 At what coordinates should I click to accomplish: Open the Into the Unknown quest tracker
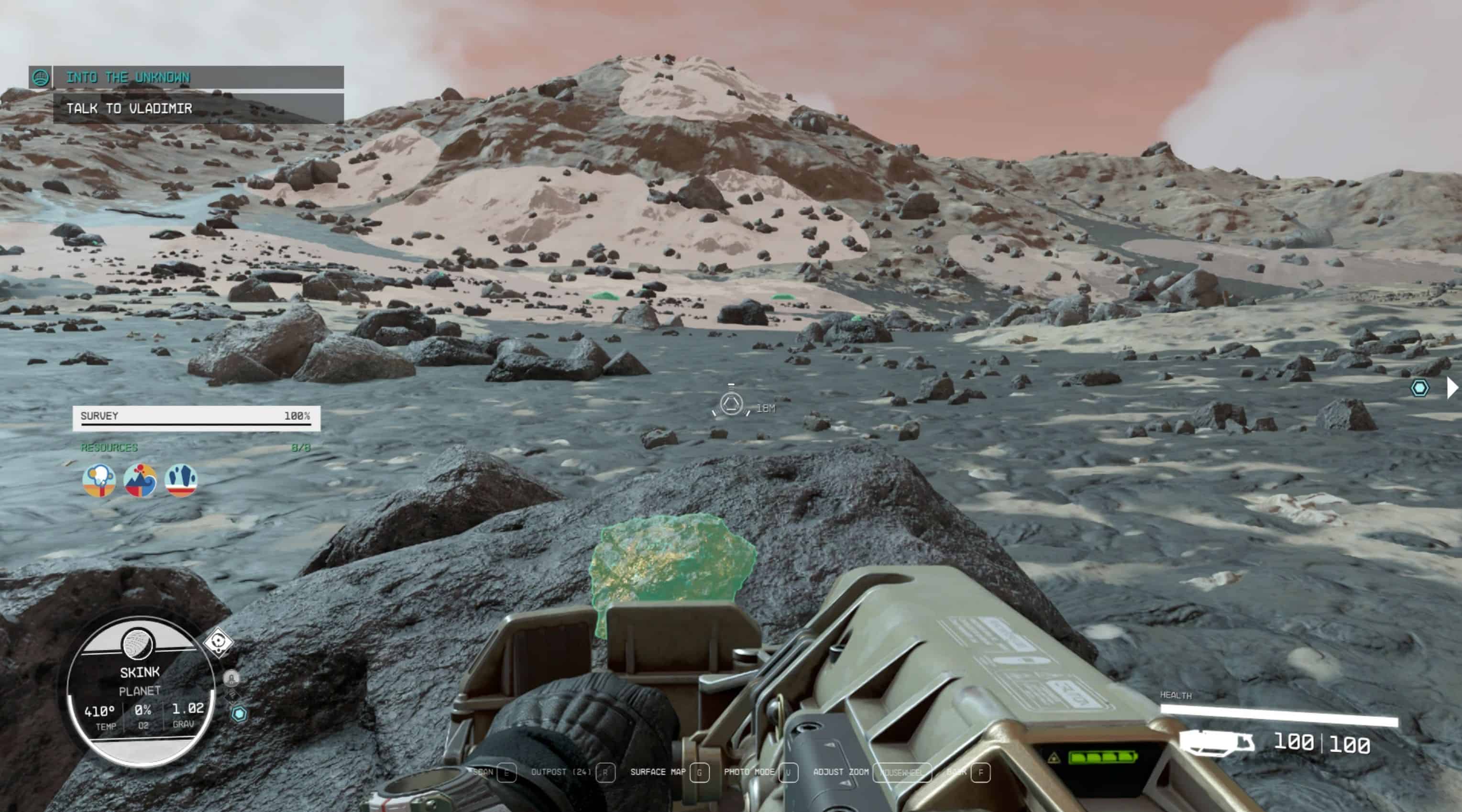(198, 77)
